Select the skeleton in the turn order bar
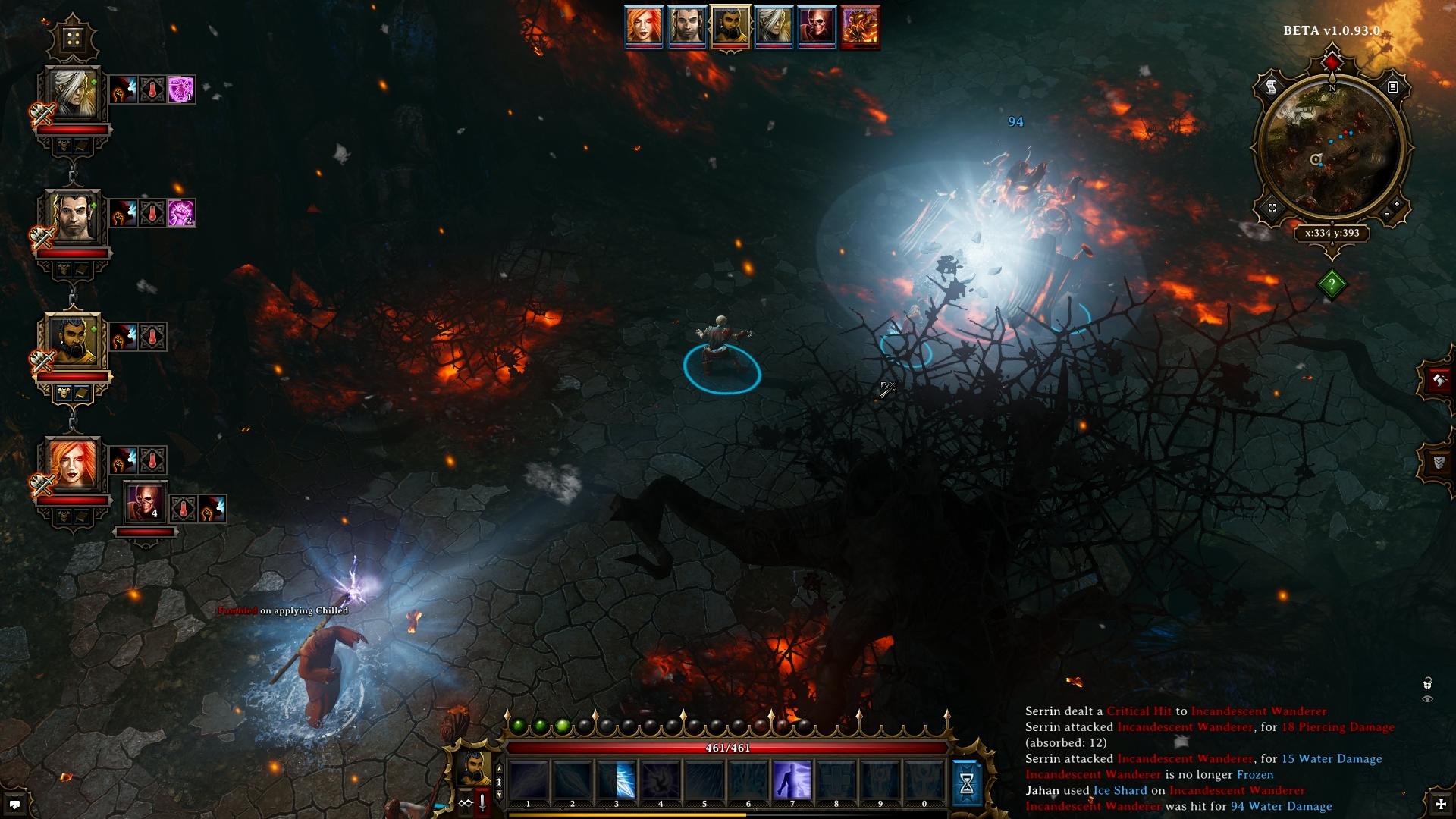The image size is (1456, 819). [816, 26]
